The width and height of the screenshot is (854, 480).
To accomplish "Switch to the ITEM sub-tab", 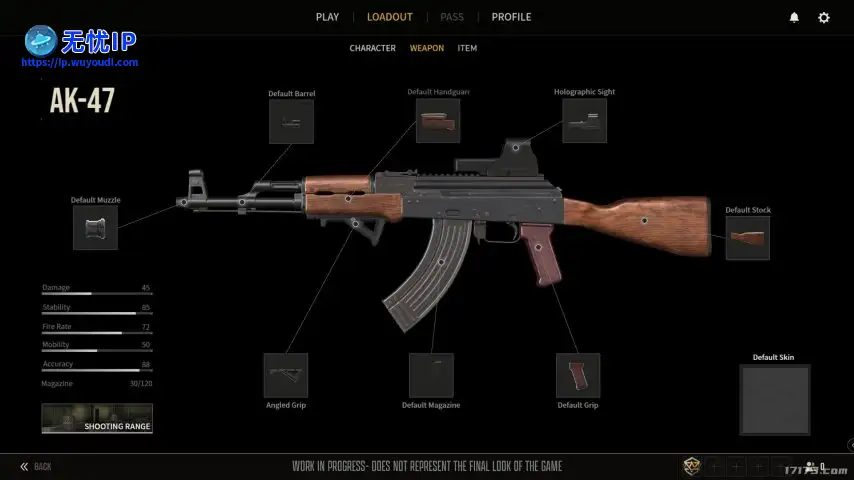I will 467,48.
